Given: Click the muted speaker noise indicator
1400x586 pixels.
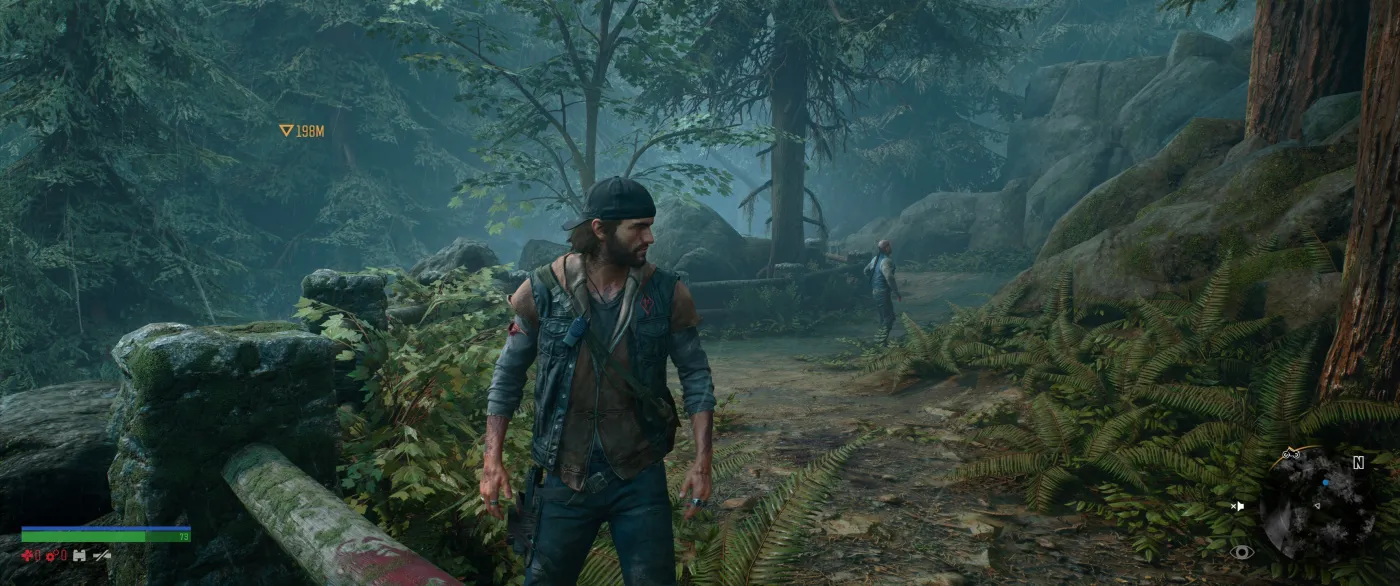Looking at the screenshot, I should coord(1237,506).
